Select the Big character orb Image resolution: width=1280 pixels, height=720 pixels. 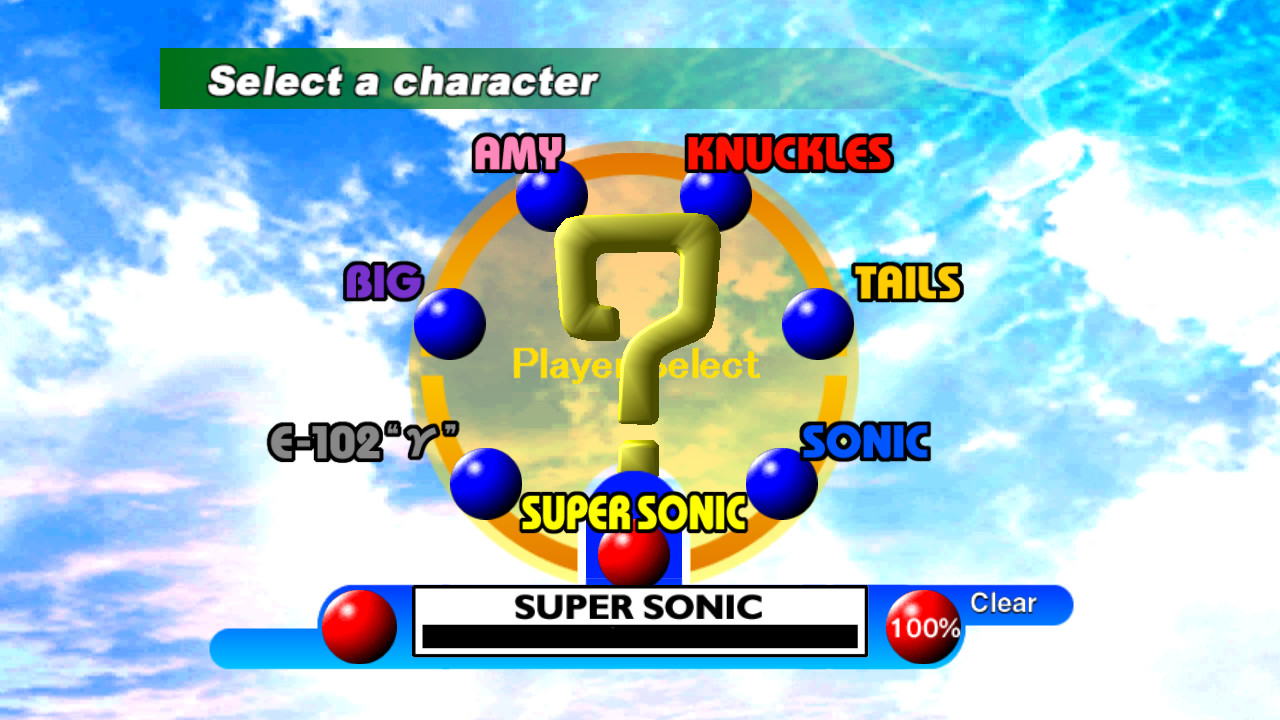tap(448, 323)
